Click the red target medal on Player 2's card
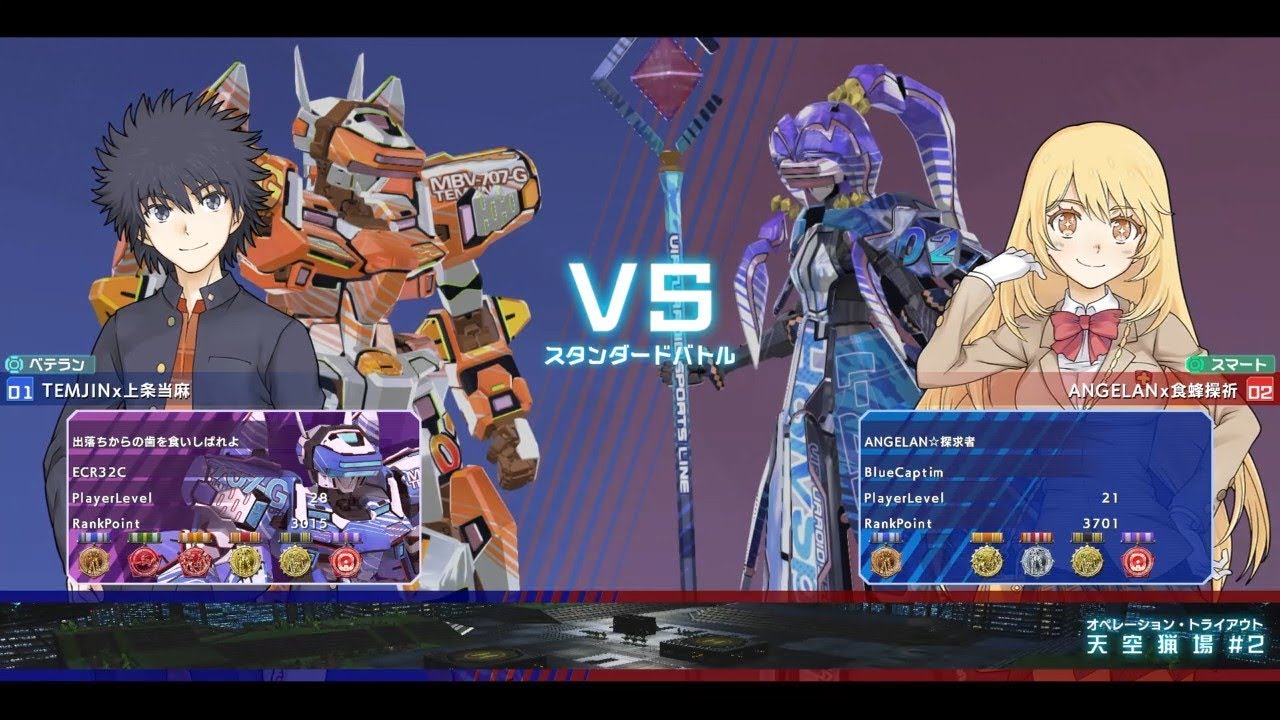1280x720 pixels. click(1138, 562)
